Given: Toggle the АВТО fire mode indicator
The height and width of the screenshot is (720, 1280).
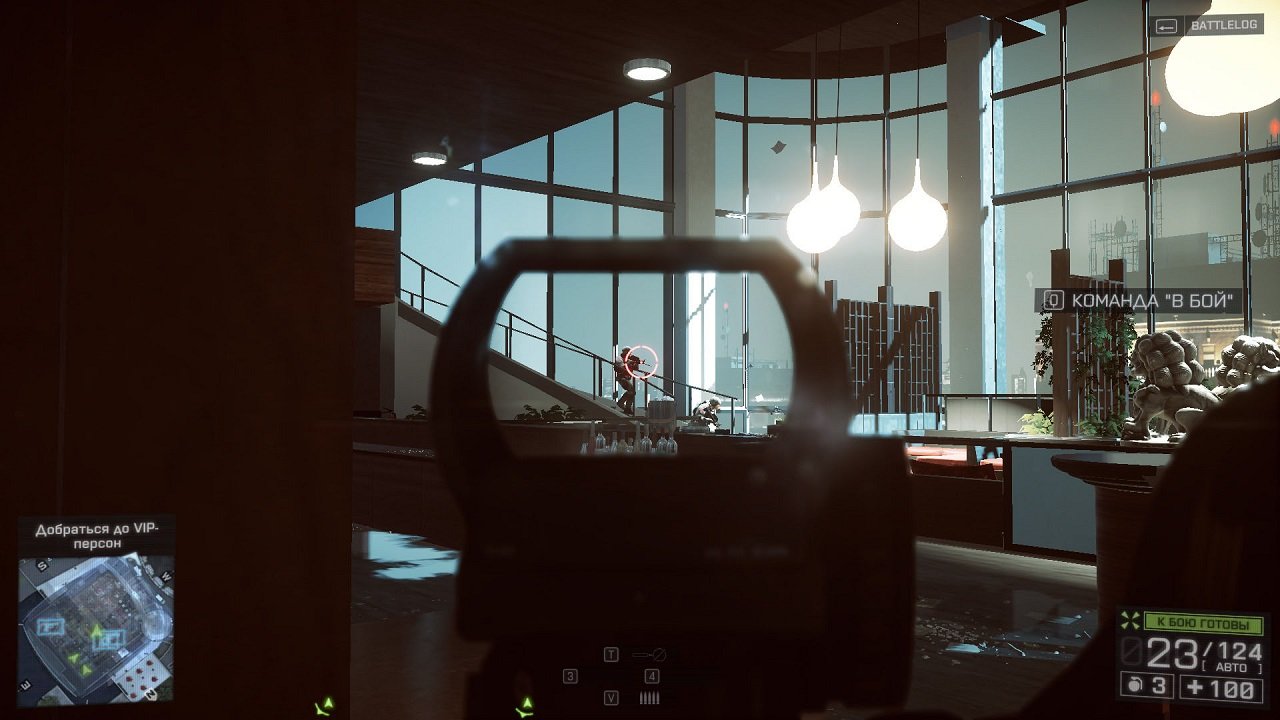Looking at the screenshot, I should [x=1232, y=666].
